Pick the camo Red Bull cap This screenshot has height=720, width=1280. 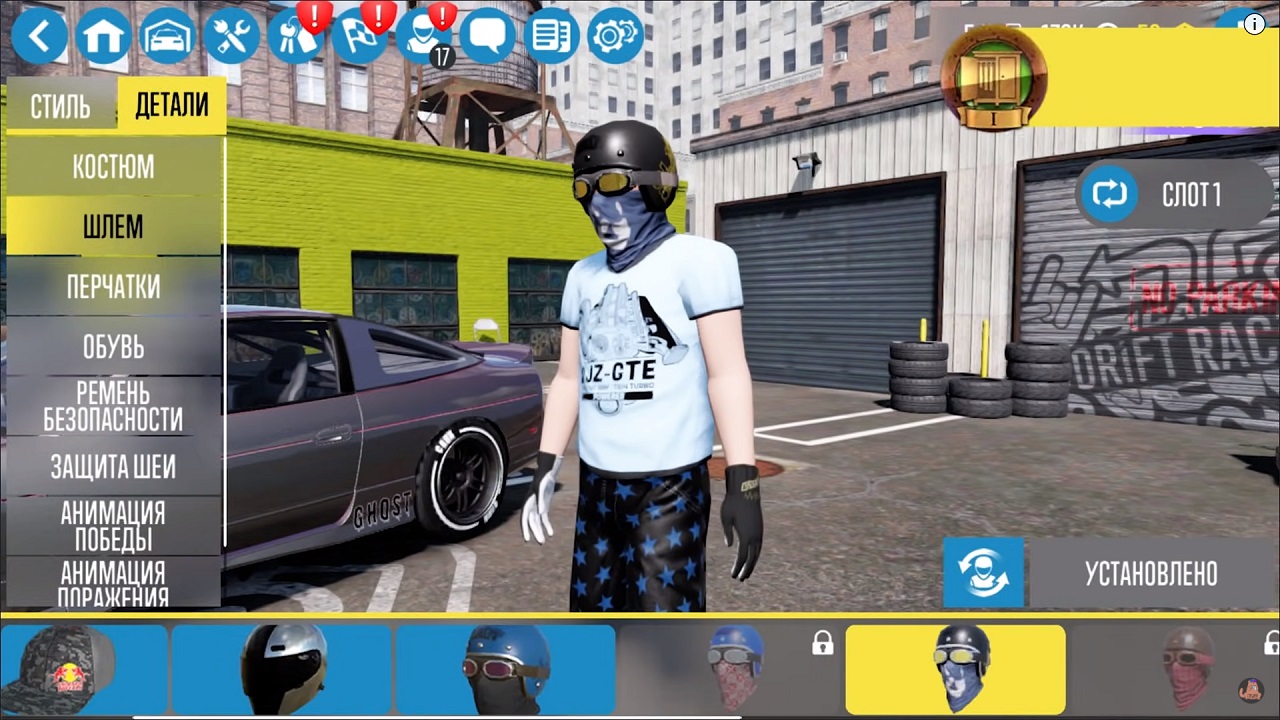click(84, 668)
